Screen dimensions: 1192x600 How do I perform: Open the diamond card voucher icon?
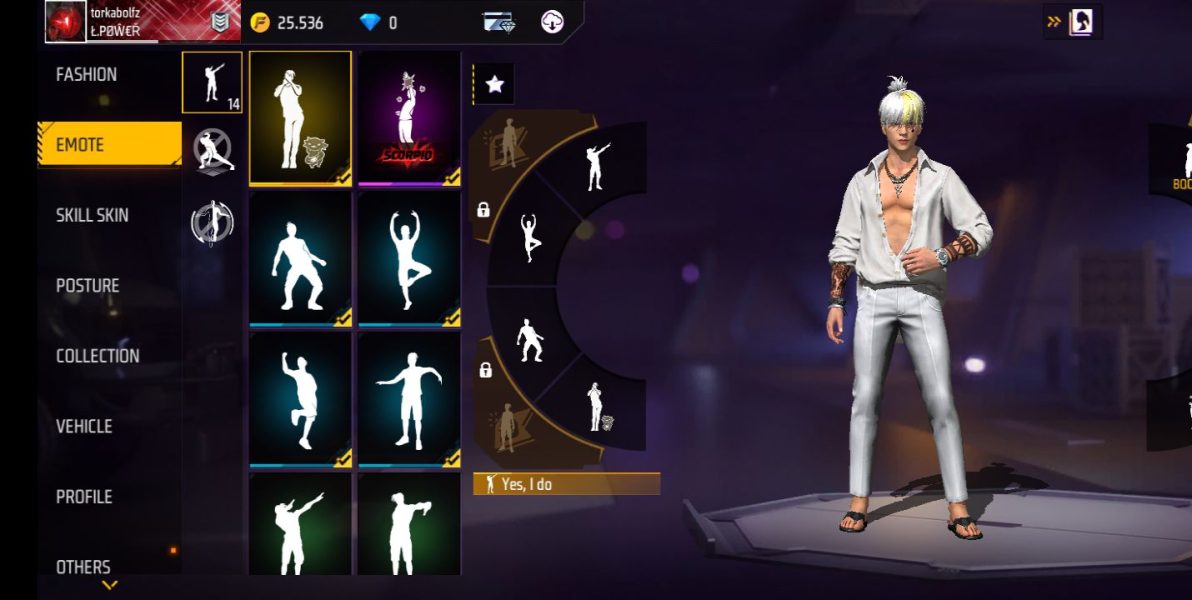[497, 22]
